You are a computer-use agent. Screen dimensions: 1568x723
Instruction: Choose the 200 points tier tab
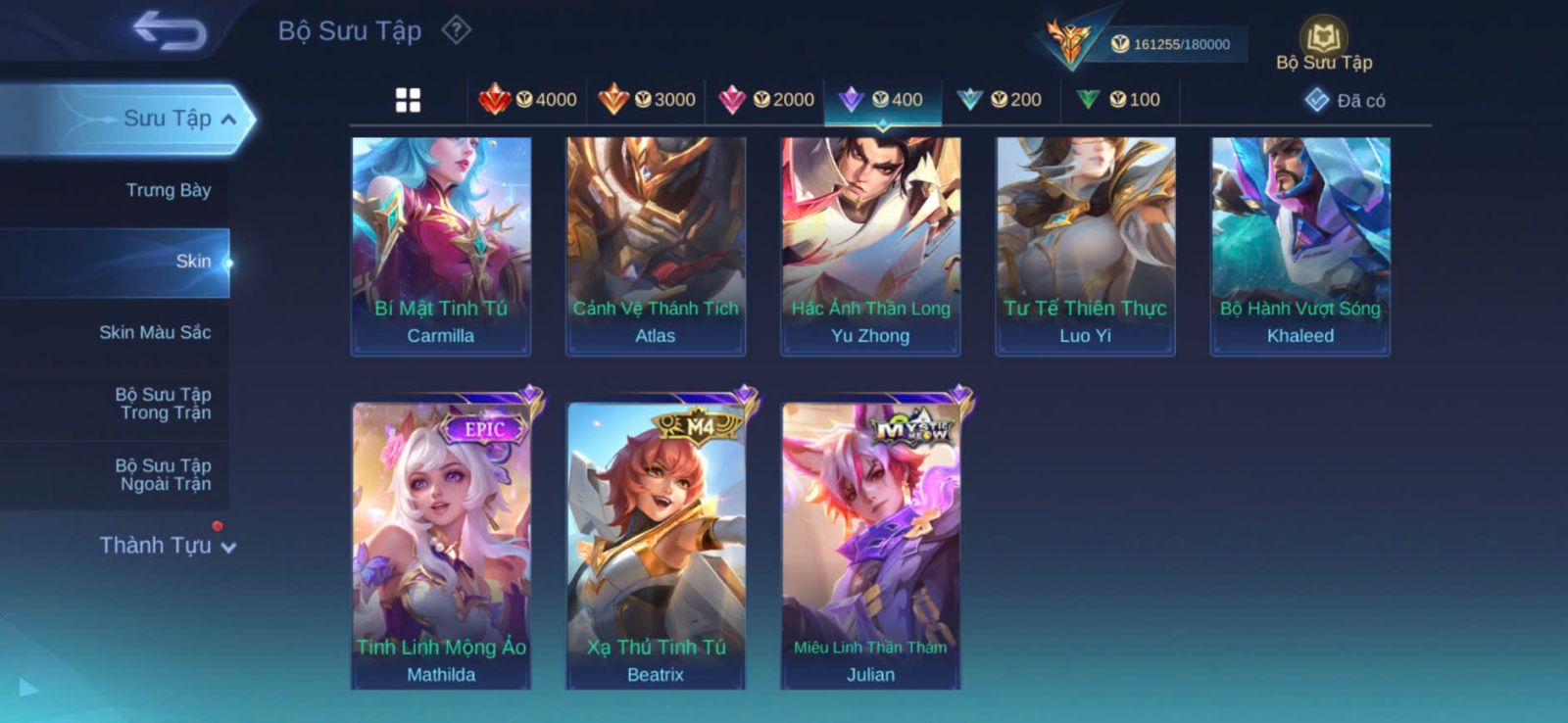pyautogui.click(x=1000, y=100)
